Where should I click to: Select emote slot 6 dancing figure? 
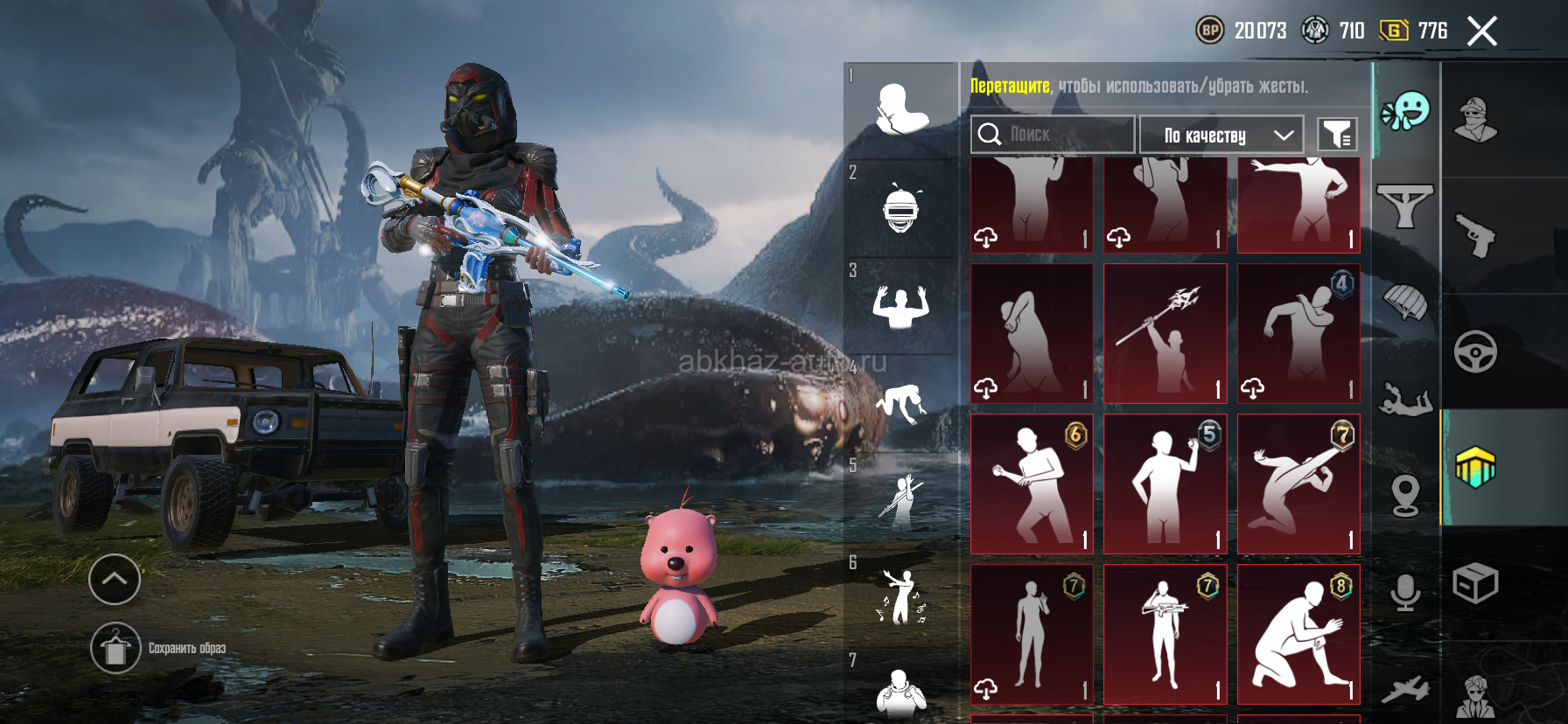click(x=900, y=597)
